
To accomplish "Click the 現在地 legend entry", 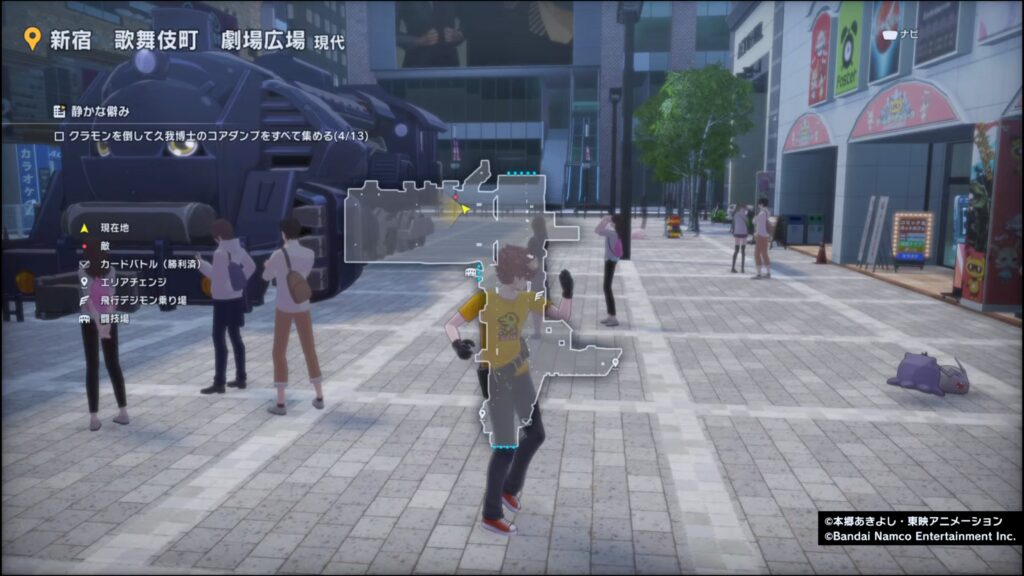I will (110, 228).
